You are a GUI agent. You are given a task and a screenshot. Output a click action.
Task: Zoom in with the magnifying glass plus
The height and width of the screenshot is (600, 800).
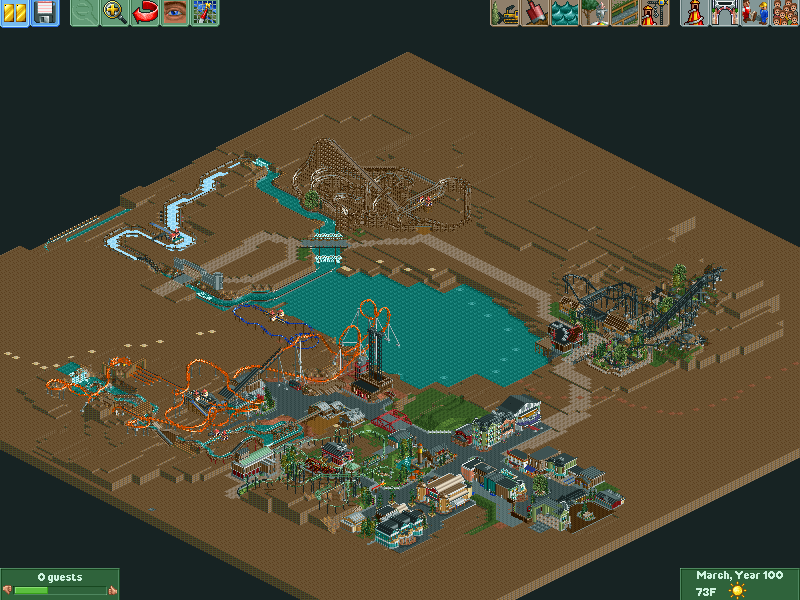[115, 13]
